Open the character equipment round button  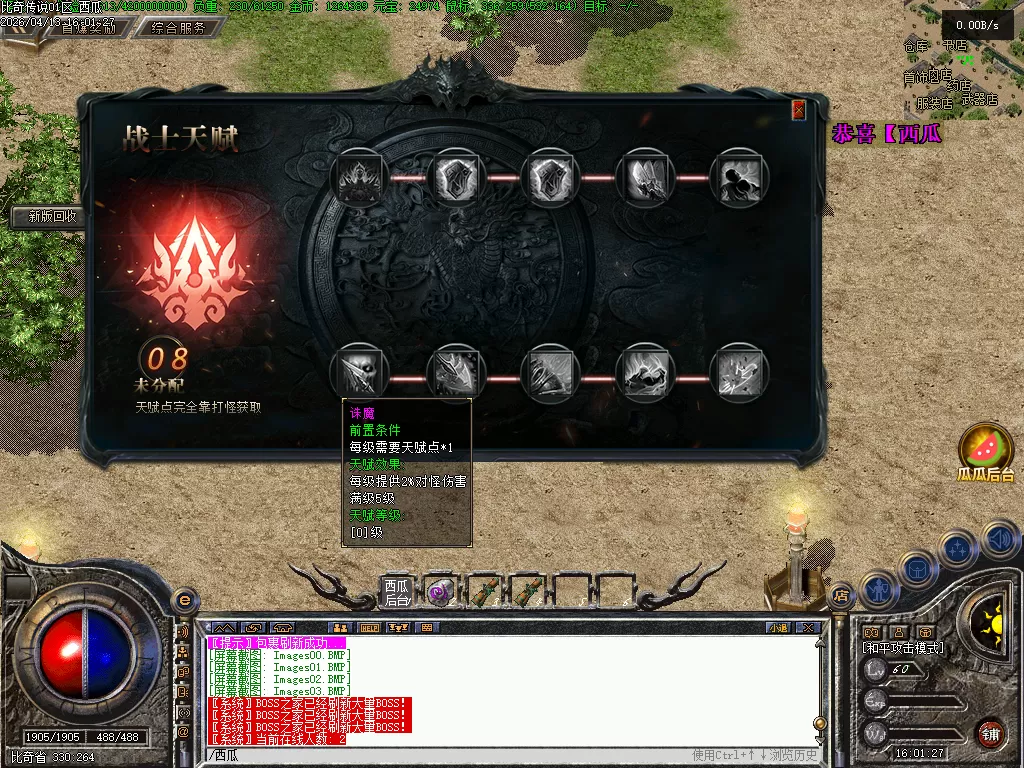(876, 590)
